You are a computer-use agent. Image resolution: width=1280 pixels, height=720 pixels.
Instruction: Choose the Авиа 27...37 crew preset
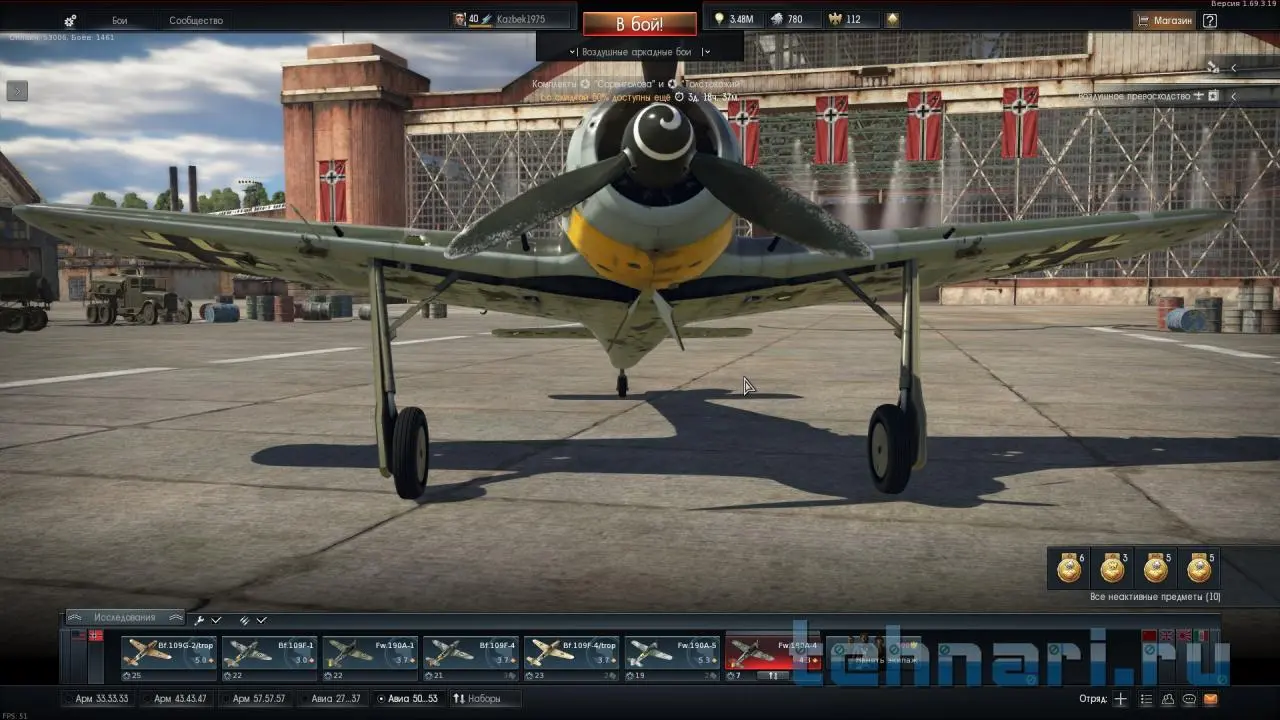tap(335, 698)
